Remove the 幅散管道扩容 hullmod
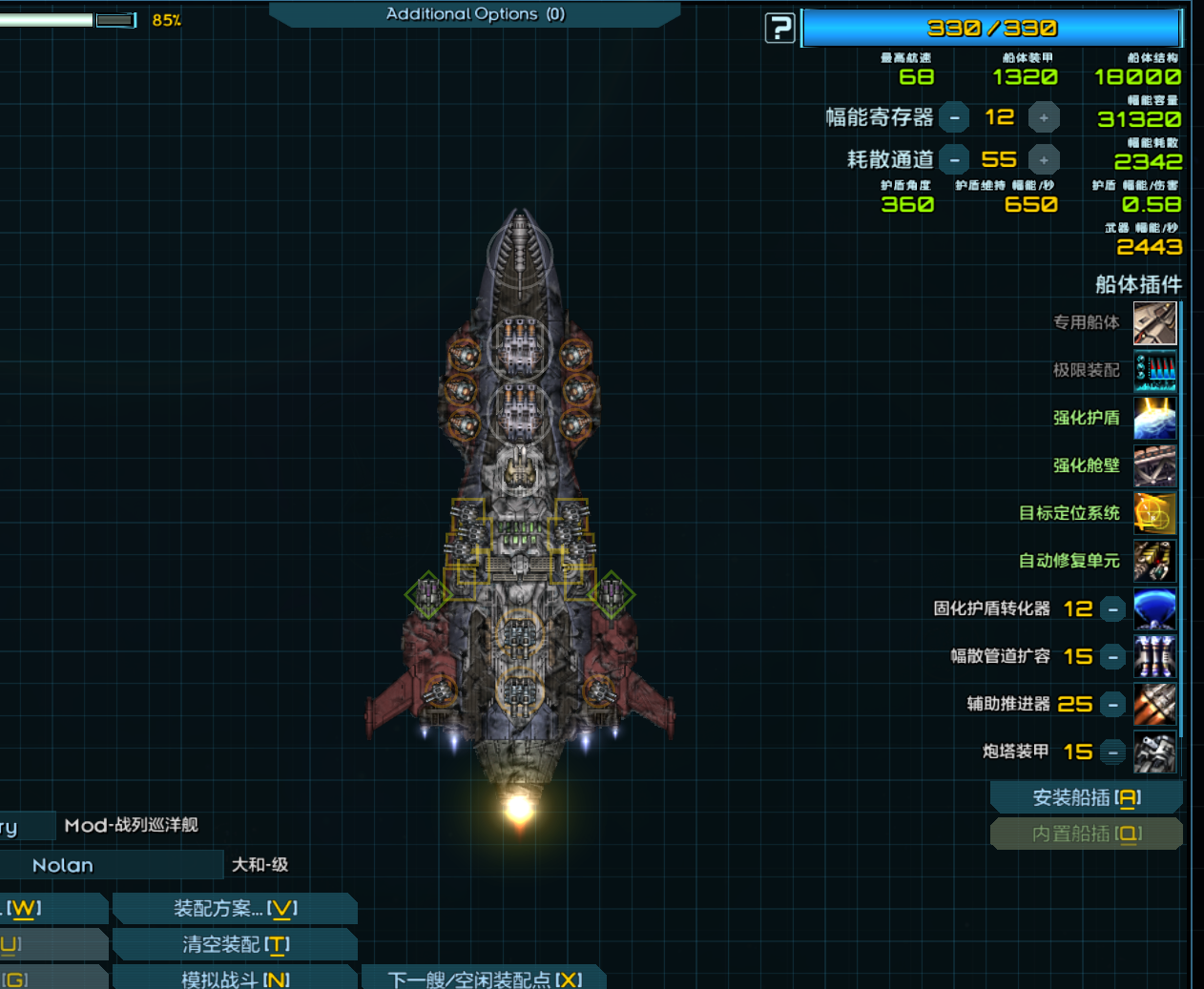This screenshot has width=1204, height=989. point(1112,657)
